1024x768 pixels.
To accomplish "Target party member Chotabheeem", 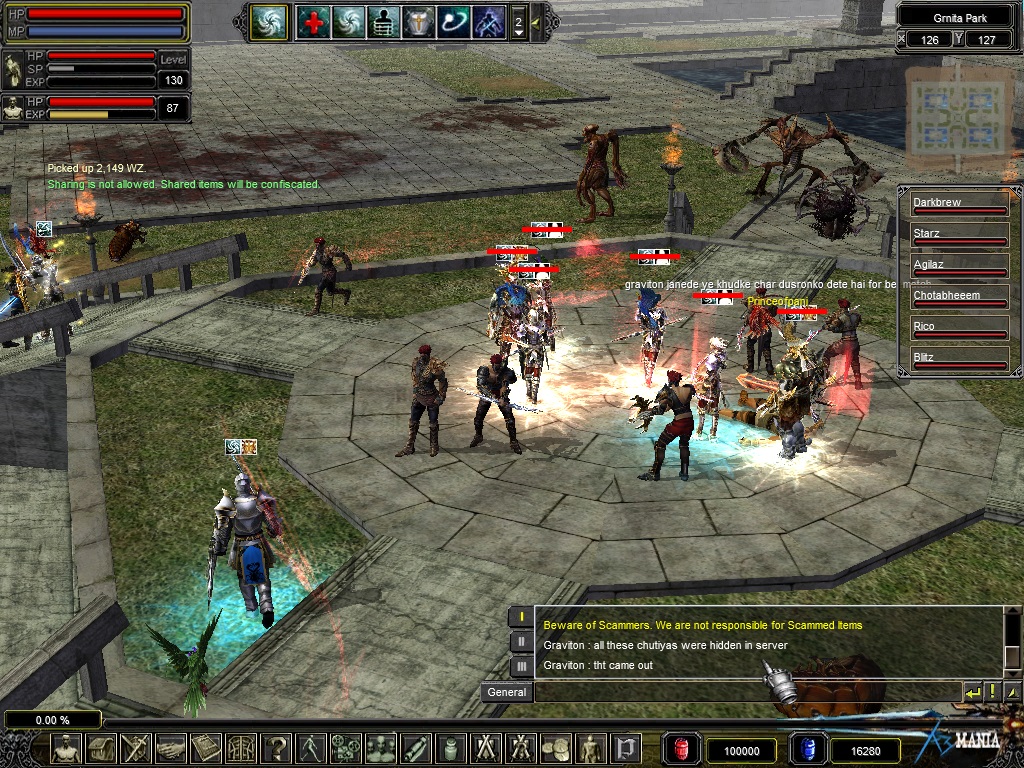I will coord(959,297).
